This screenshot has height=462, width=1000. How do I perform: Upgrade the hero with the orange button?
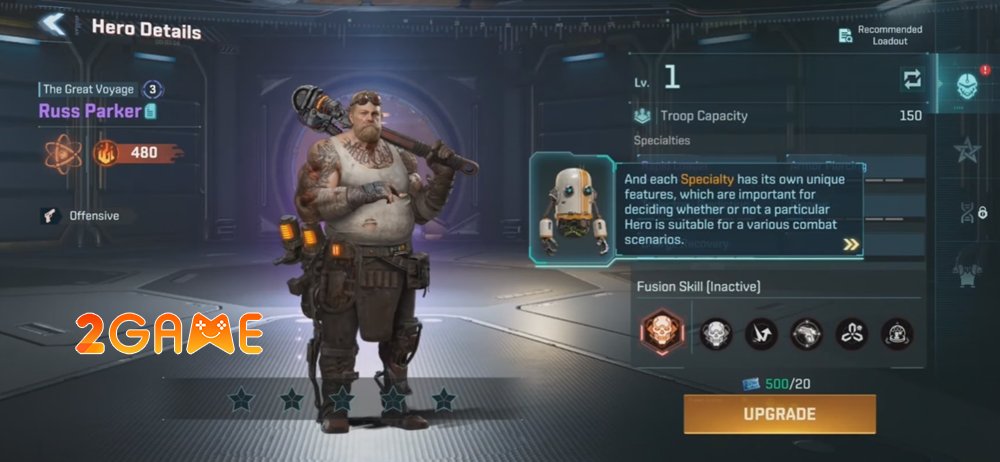click(x=779, y=414)
